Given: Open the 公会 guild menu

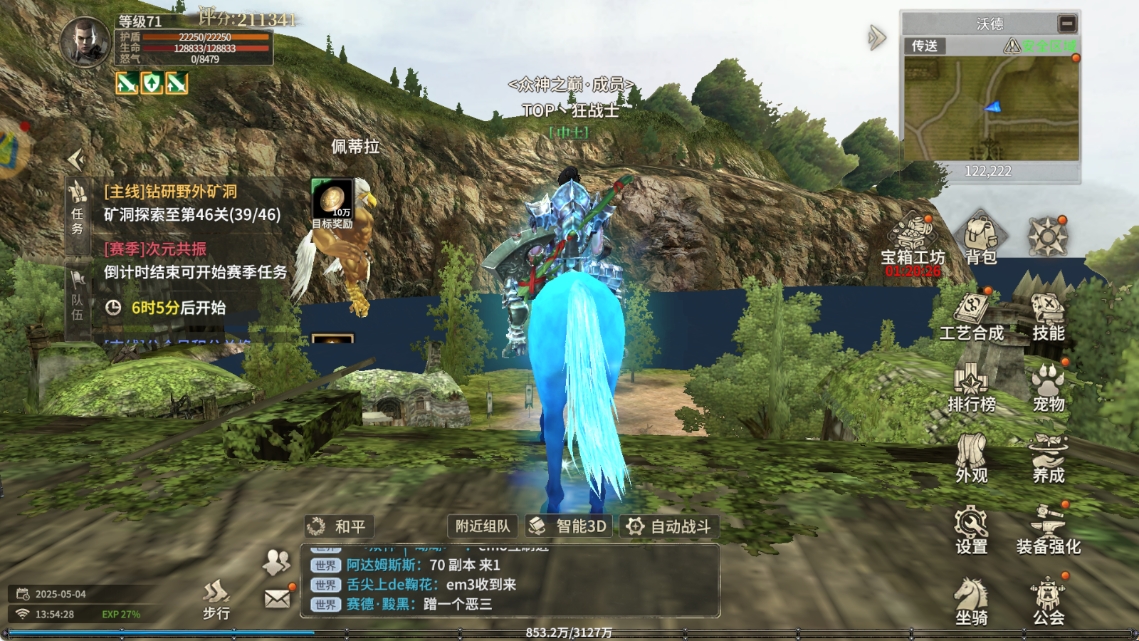Looking at the screenshot, I should pyautogui.click(x=1048, y=600).
